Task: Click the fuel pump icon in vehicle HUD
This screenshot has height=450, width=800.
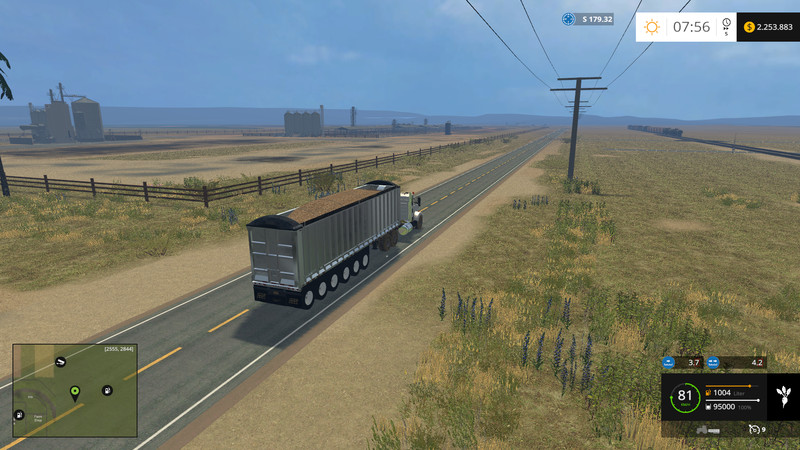Action: point(706,392)
